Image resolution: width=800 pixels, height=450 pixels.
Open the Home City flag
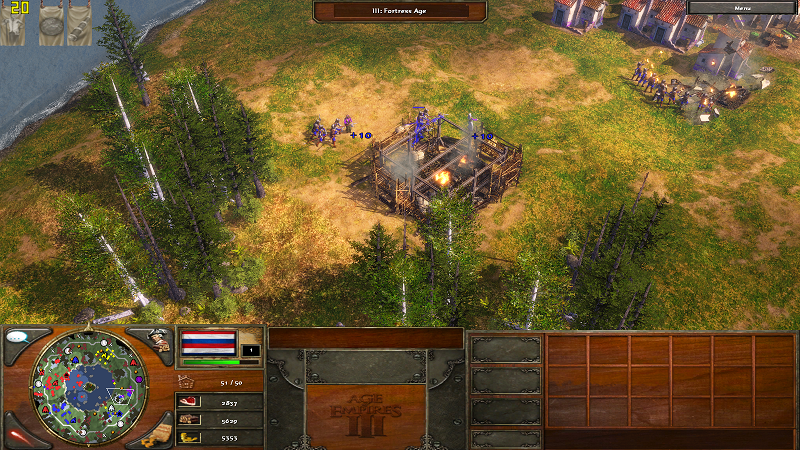tap(208, 345)
